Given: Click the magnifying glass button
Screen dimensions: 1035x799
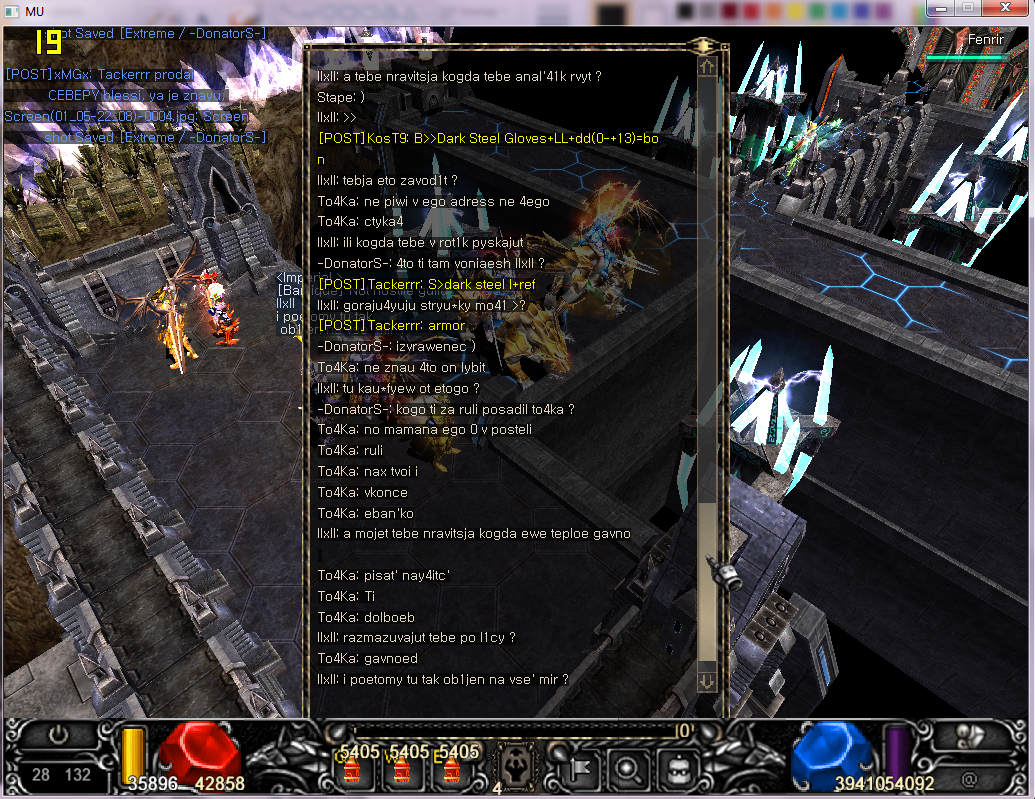Looking at the screenshot, I should (628, 769).
